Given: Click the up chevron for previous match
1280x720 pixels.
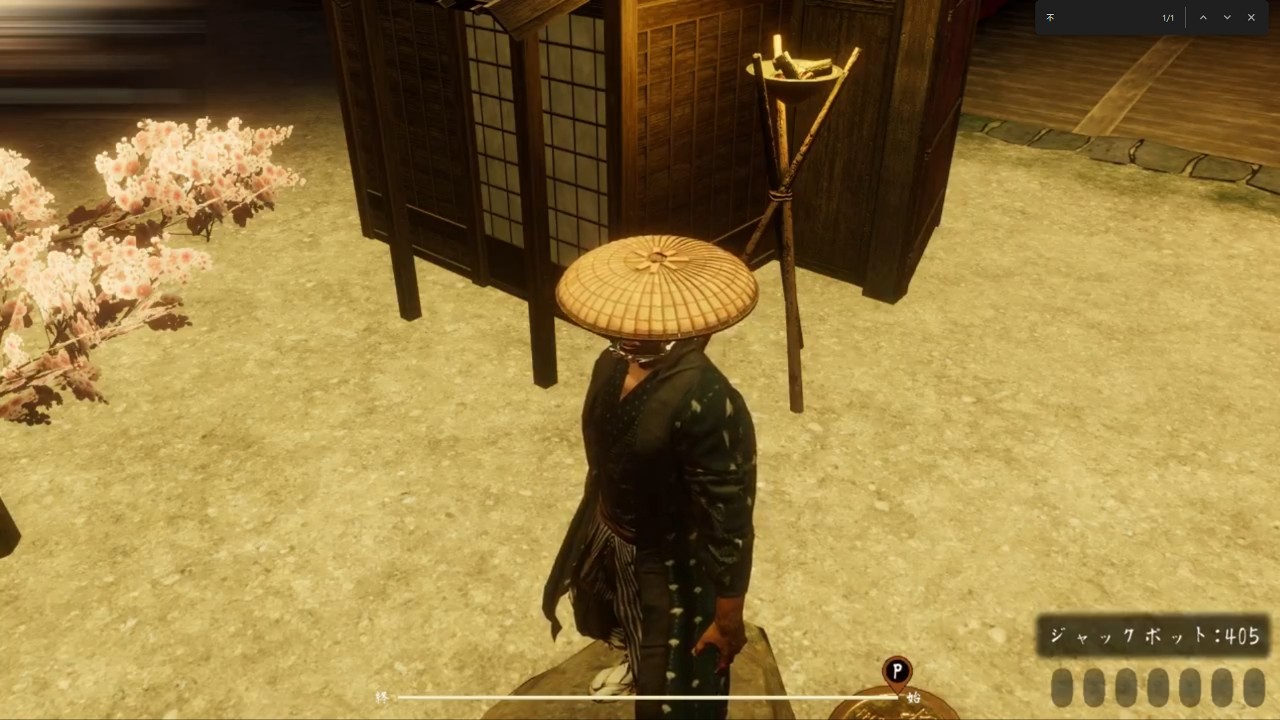Looking at the screenshot, I should coord(1203,17).
